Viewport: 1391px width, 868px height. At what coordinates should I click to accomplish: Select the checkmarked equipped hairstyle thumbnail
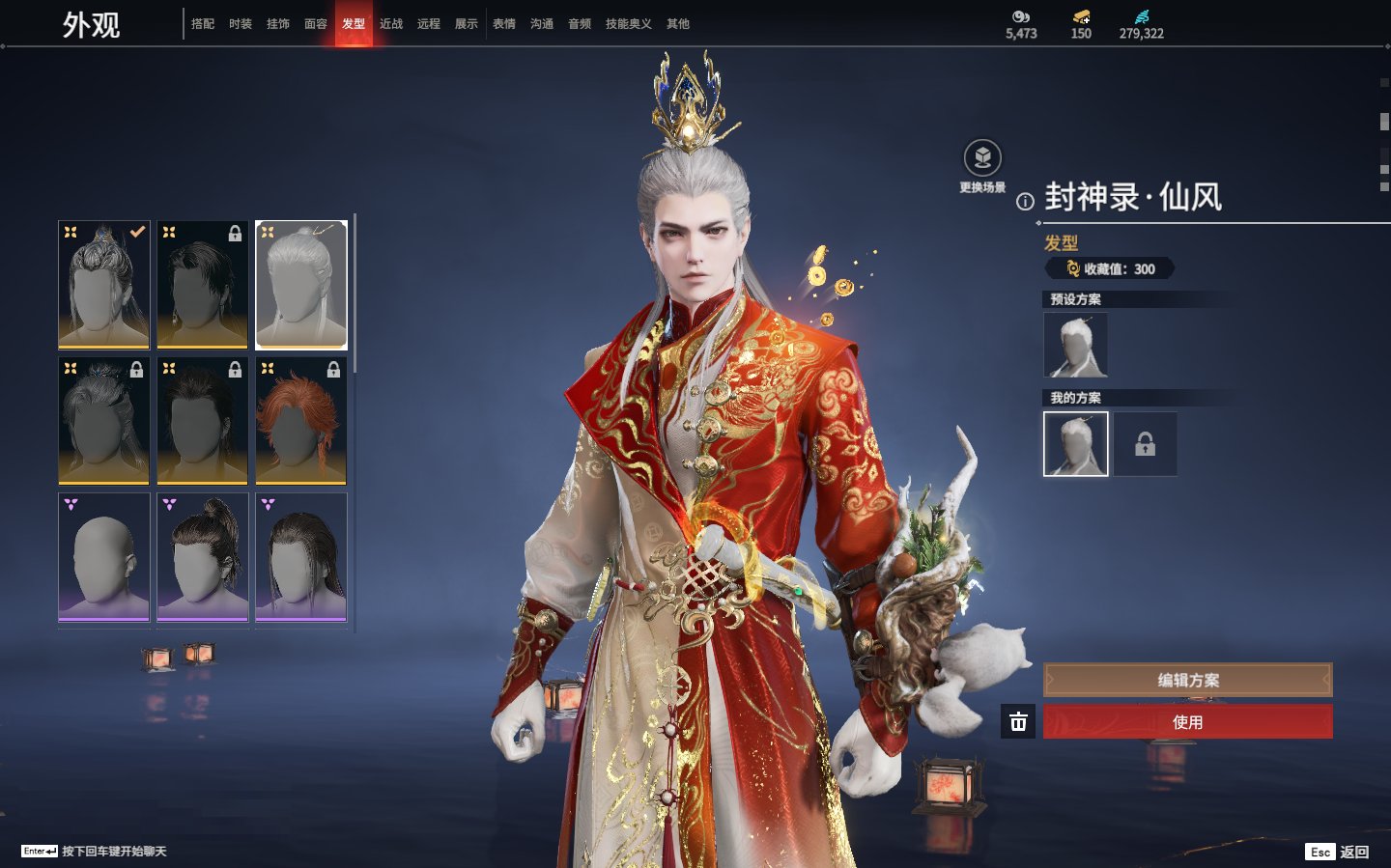click(104, 284)
